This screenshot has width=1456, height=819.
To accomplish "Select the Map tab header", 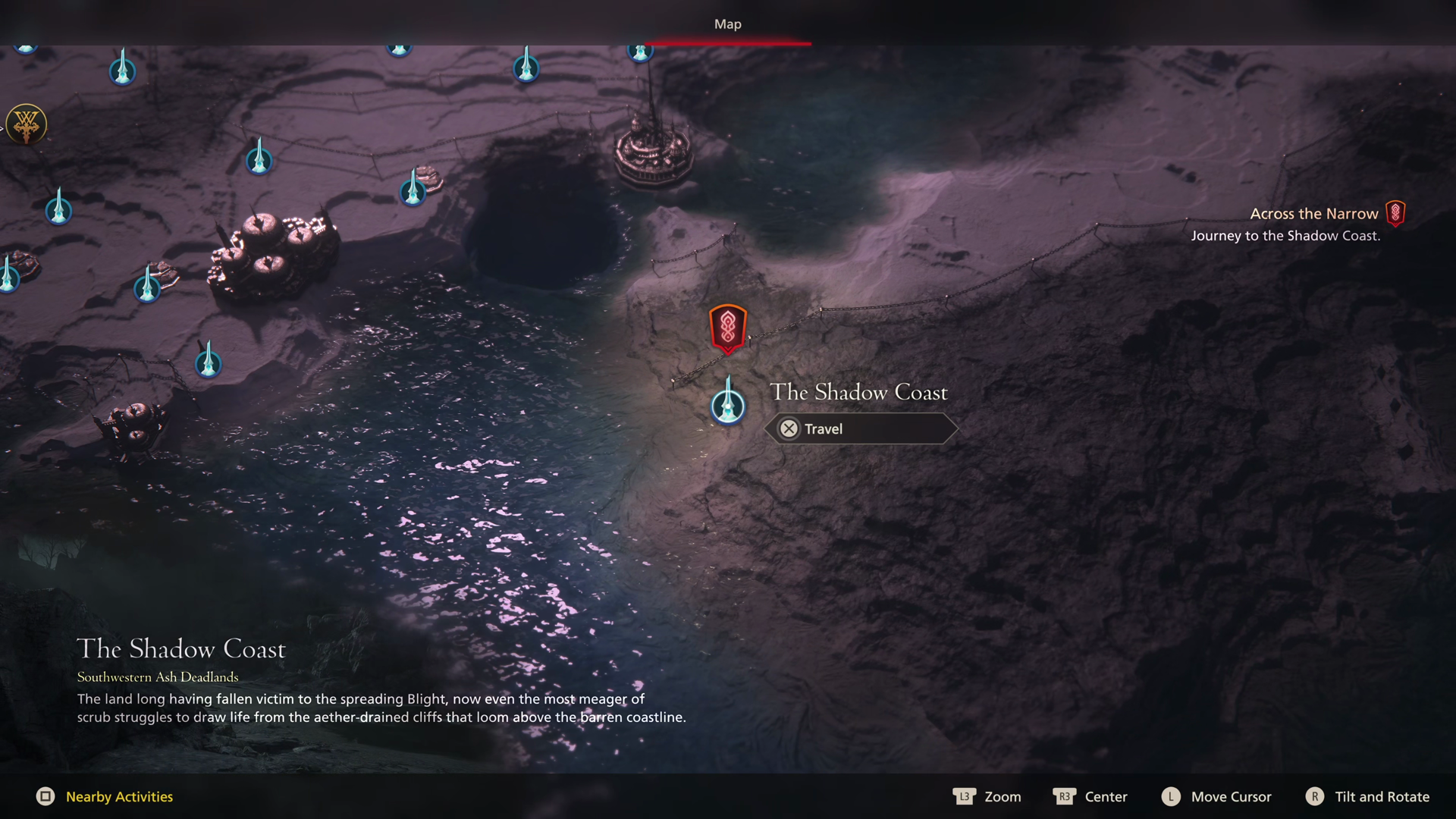I will [727, 24].
